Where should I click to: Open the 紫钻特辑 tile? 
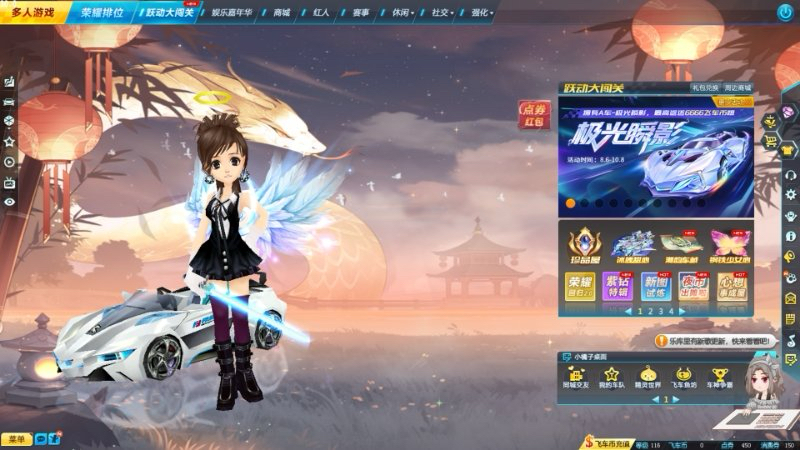618,288
